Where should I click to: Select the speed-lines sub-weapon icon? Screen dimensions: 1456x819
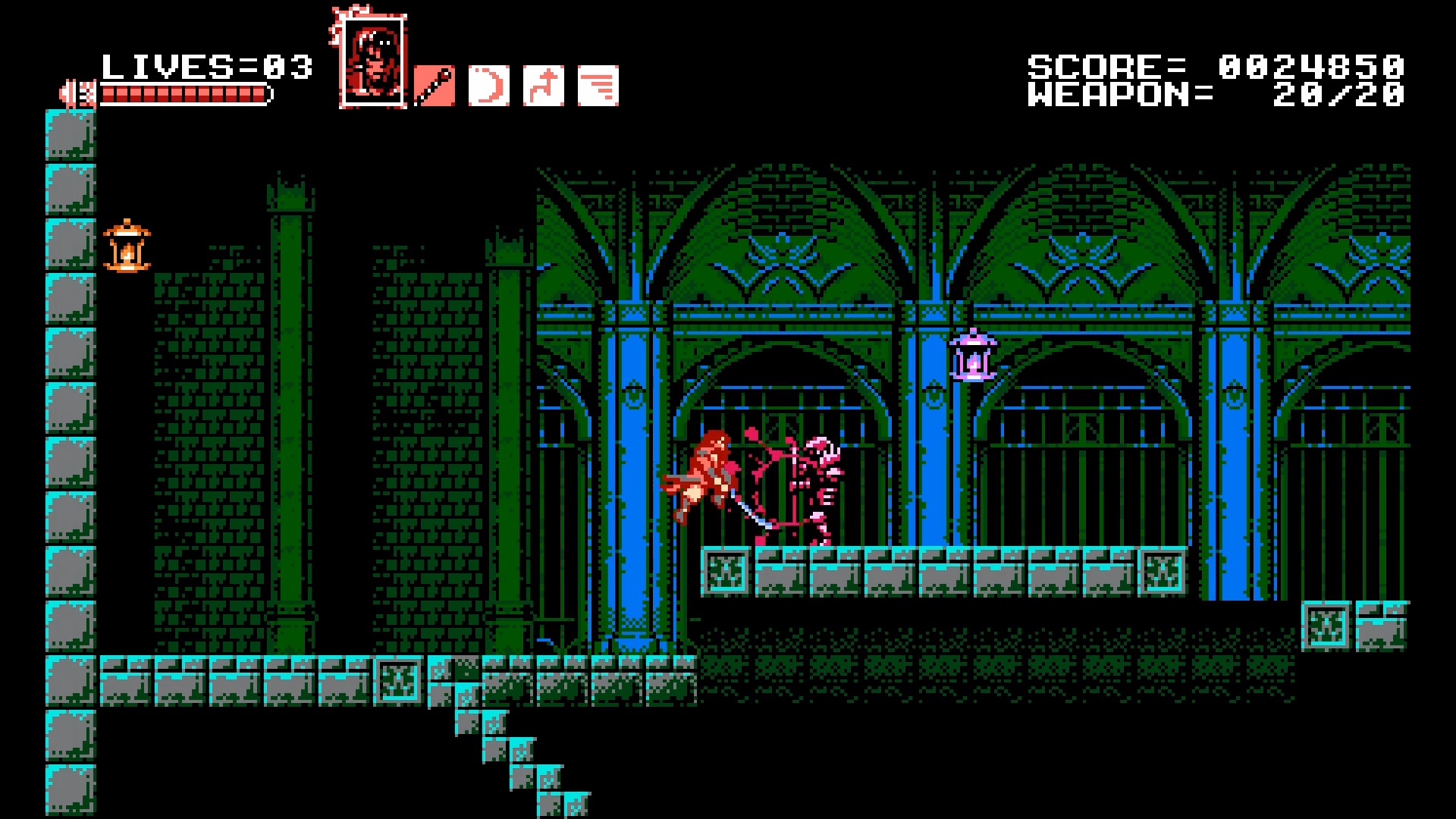(x=598, y=86)
